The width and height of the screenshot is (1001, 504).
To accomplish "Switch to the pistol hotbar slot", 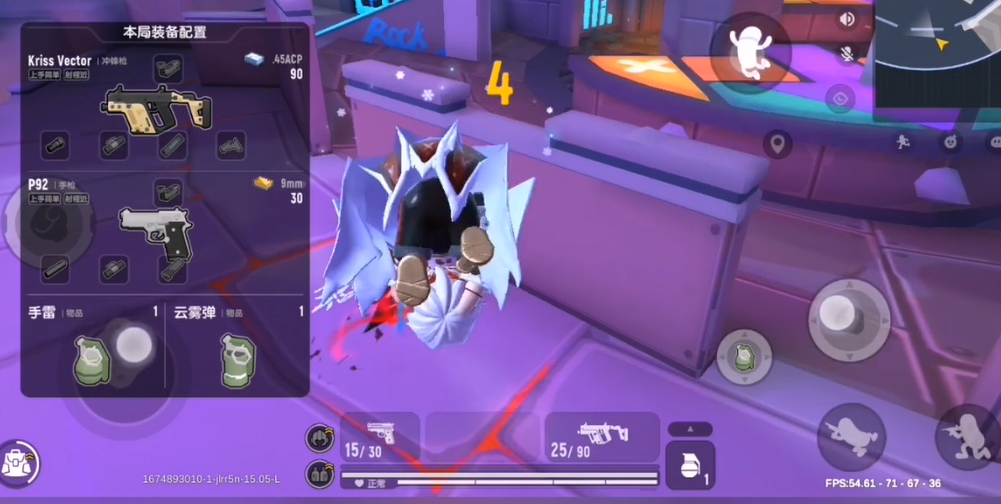I will [x=380, y=439].
